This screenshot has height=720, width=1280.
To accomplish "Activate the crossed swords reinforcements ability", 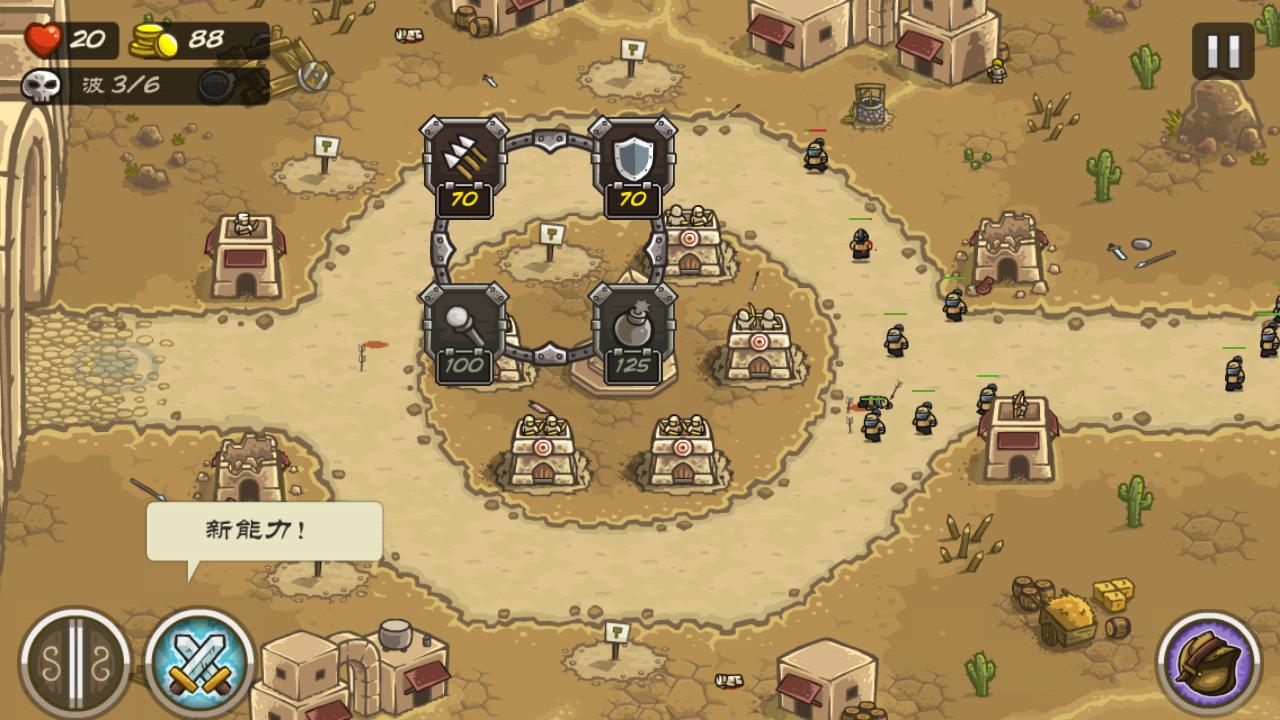I will pyautogui.click(x=199, y=661).
